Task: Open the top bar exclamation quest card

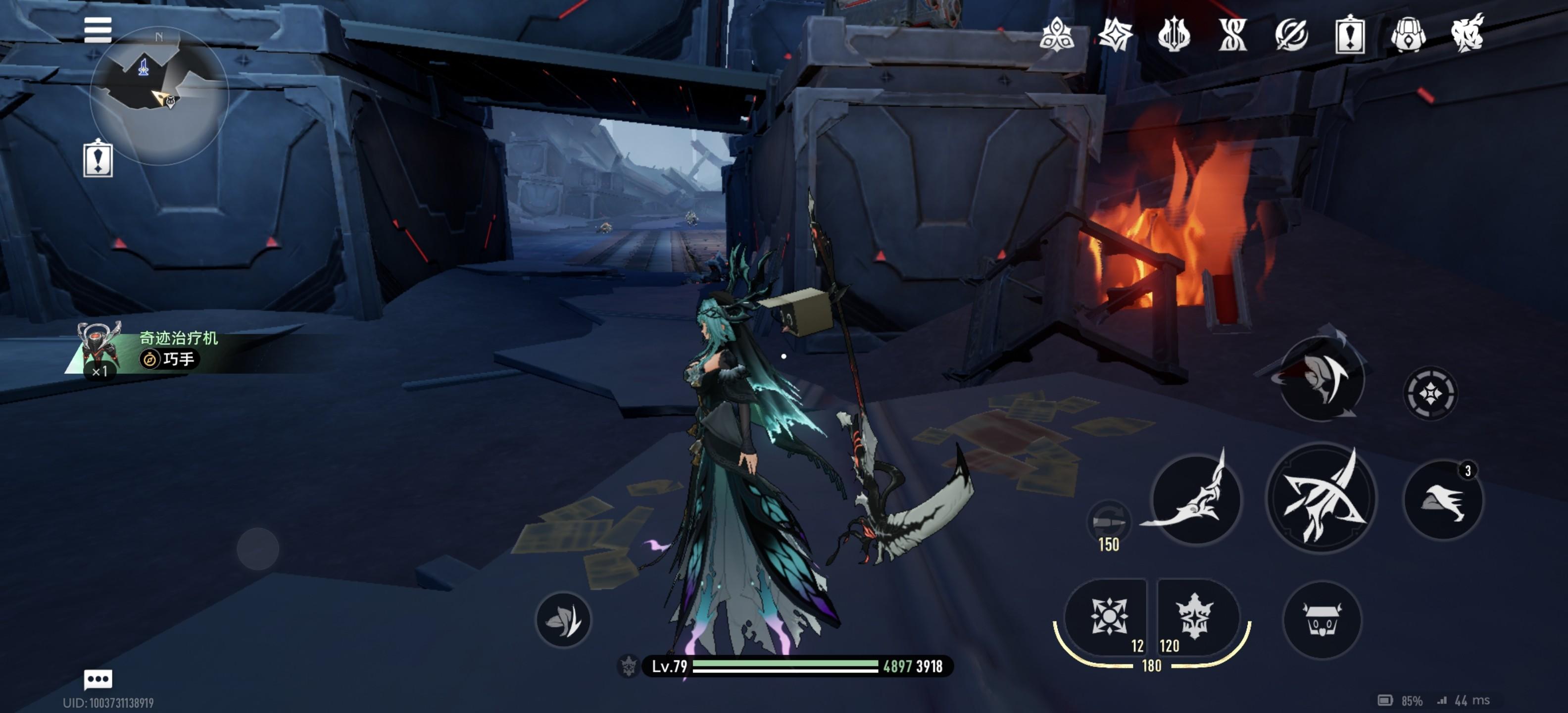Action: pyautogui.click(x=1349, y=35)
